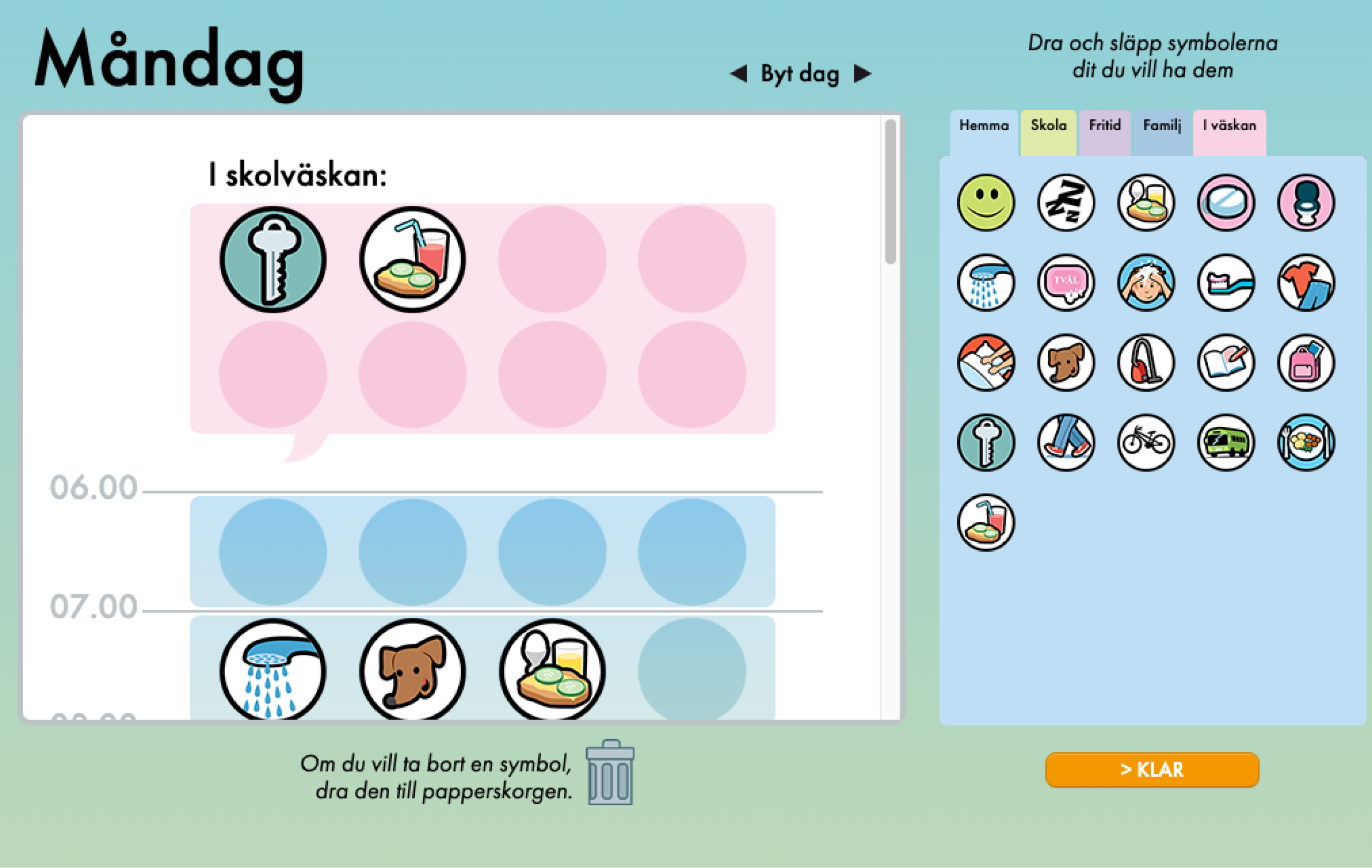
Task: Select the sleeping Zzz symbol
Action: [1065, 203]
